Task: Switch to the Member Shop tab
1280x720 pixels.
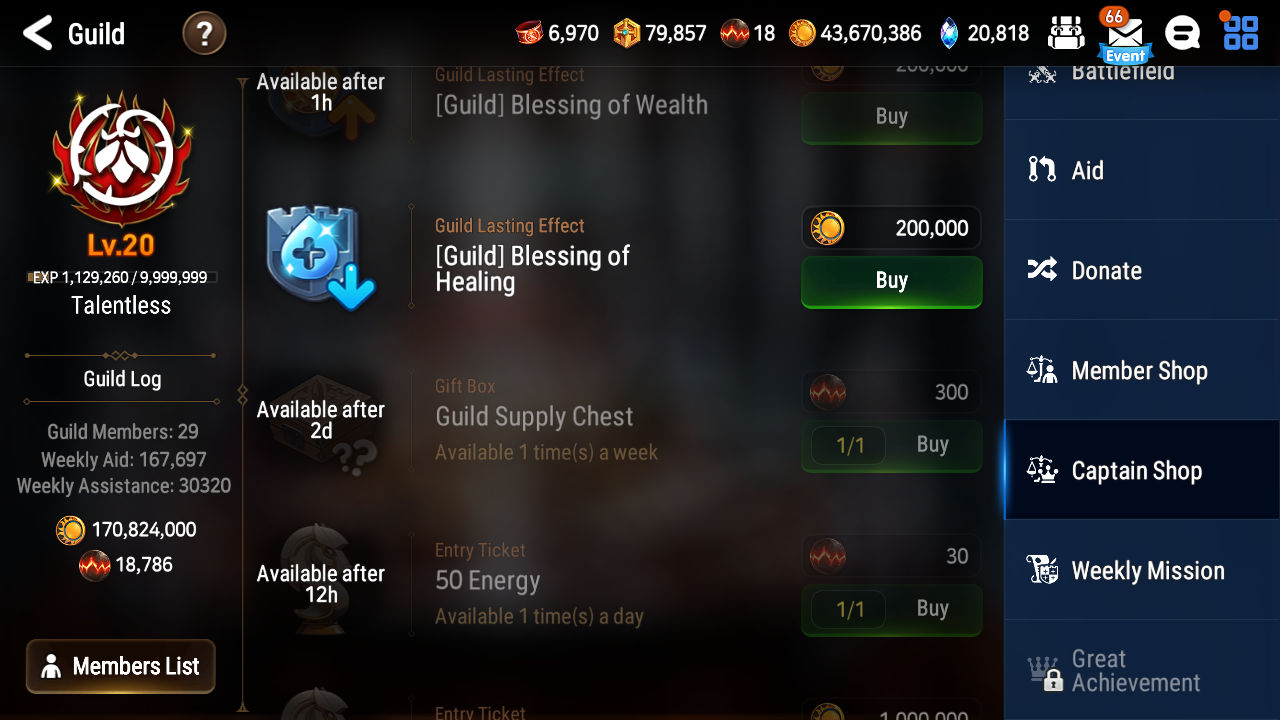Action: point(1140,370)
